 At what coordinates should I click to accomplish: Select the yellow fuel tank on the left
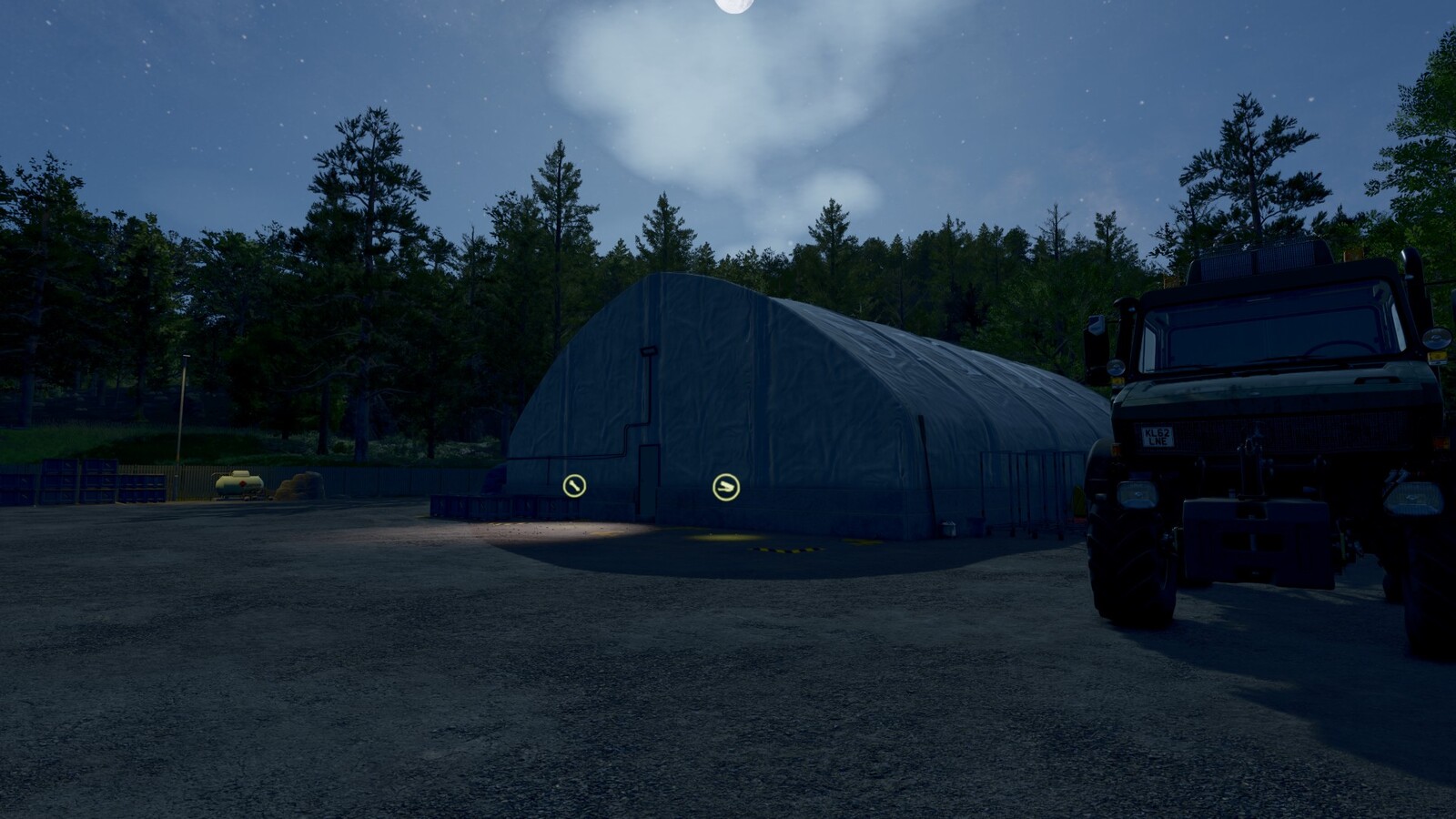pyautogui.click(x=238, y=482)
